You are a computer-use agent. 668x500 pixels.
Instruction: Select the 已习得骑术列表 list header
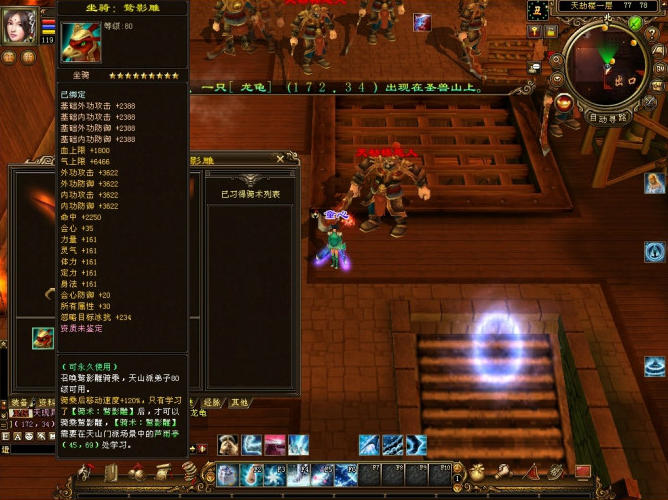(x=250, y=194)
